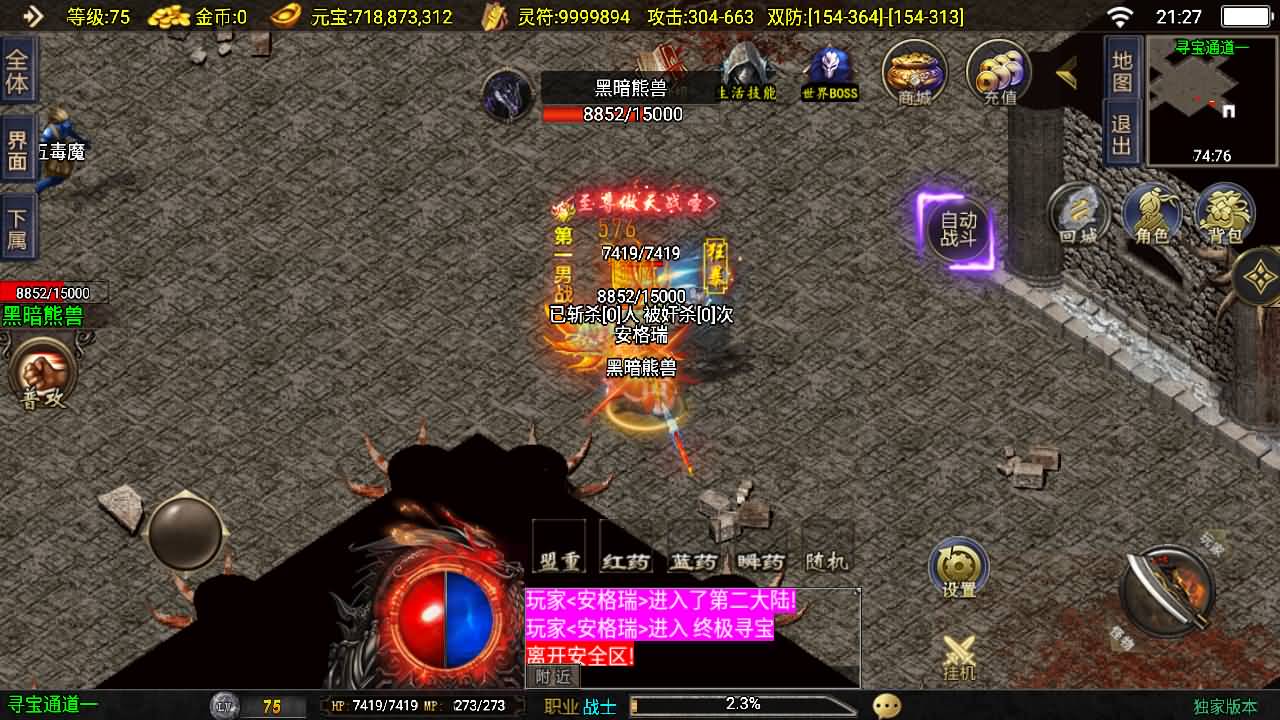The width and height of the screenshot is (1280, 720).
Task: Open the 充值 recharge panel
Action: click(x=996, y=70)
